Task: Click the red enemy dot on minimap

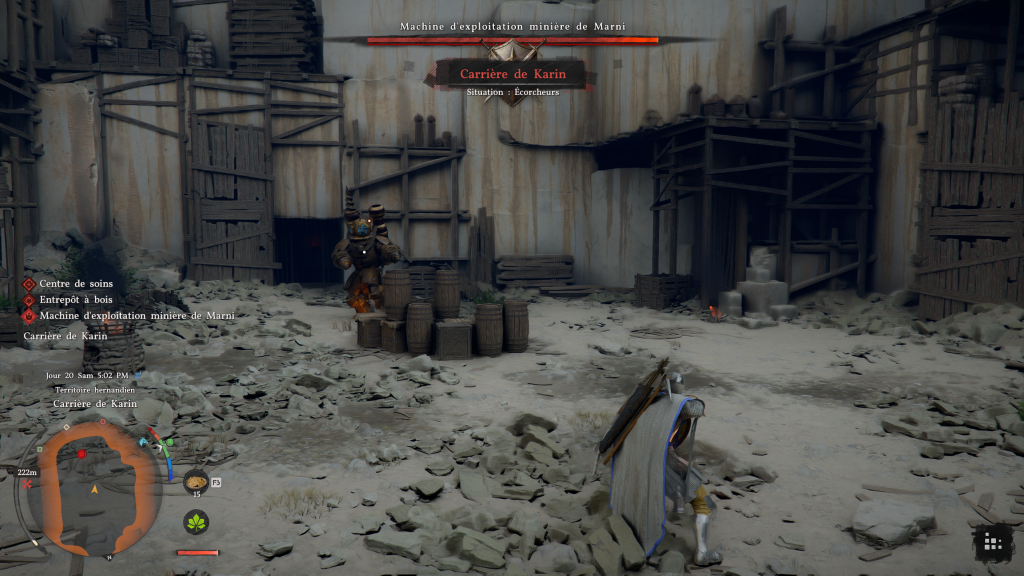Action: click(82, 454)
